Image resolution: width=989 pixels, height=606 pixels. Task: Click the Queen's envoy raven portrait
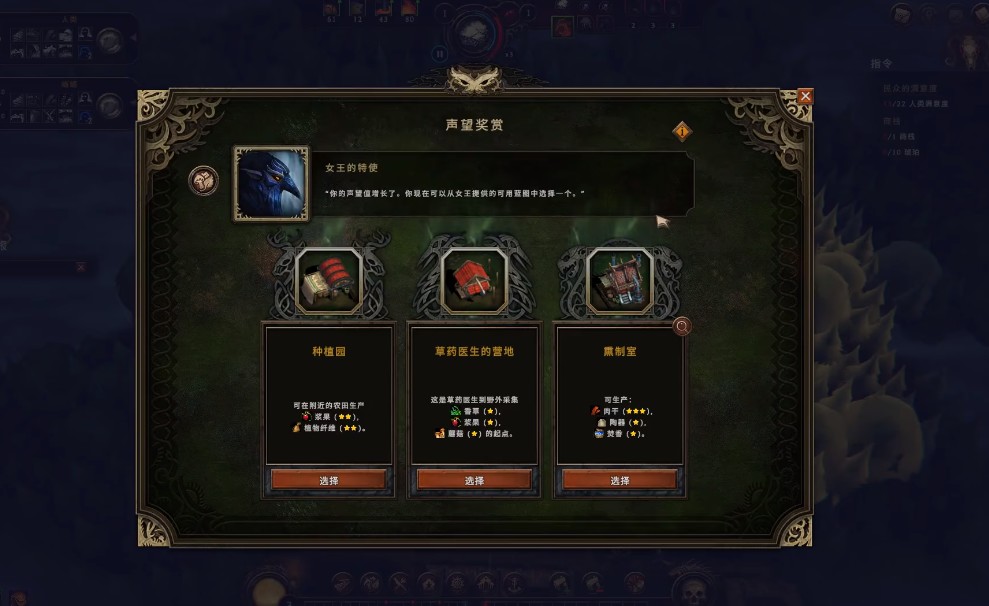point(271,183)
